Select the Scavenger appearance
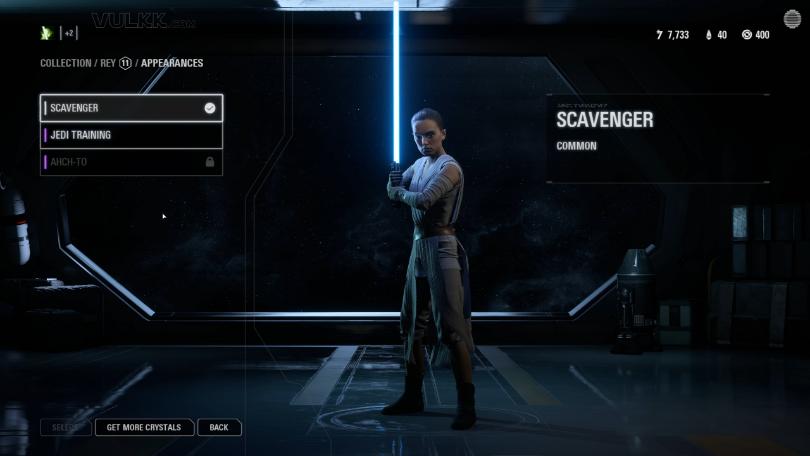Screen dimensions: 810x456 [x=130, y=108]
